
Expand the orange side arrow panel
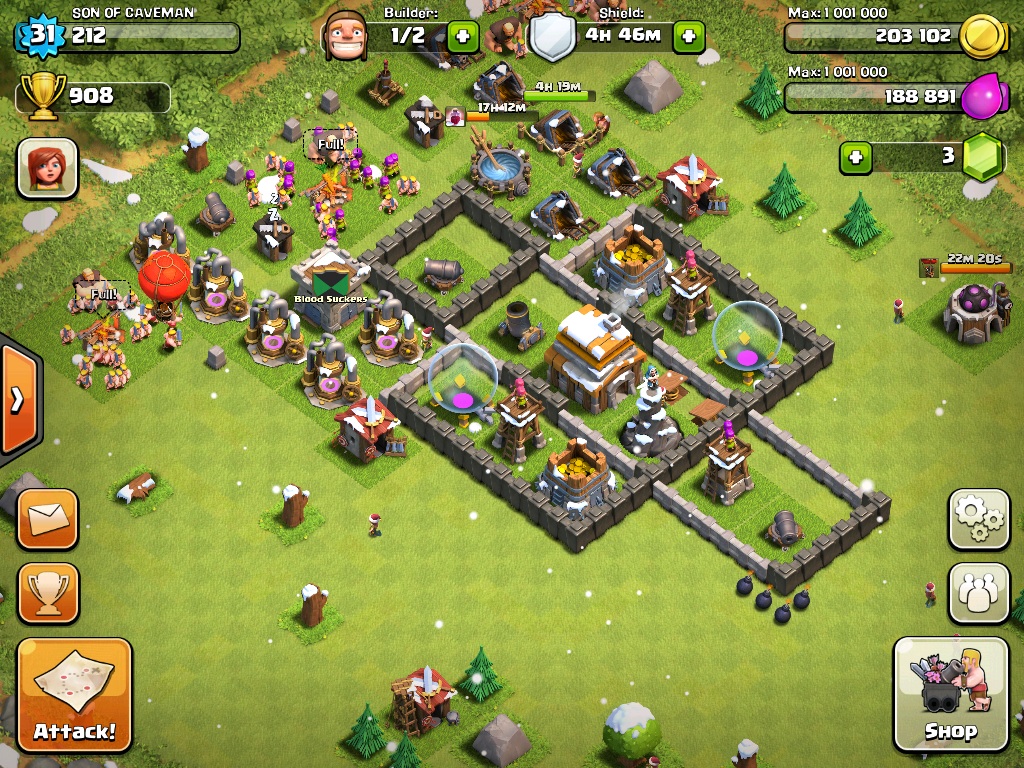point(17,400)
